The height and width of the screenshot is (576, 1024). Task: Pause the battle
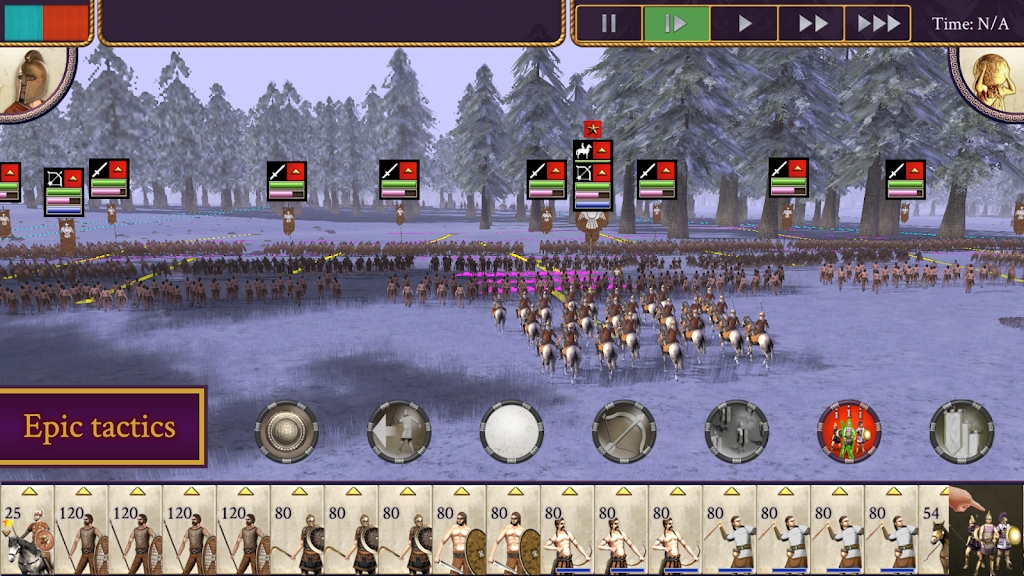click(x=609, y=24)
